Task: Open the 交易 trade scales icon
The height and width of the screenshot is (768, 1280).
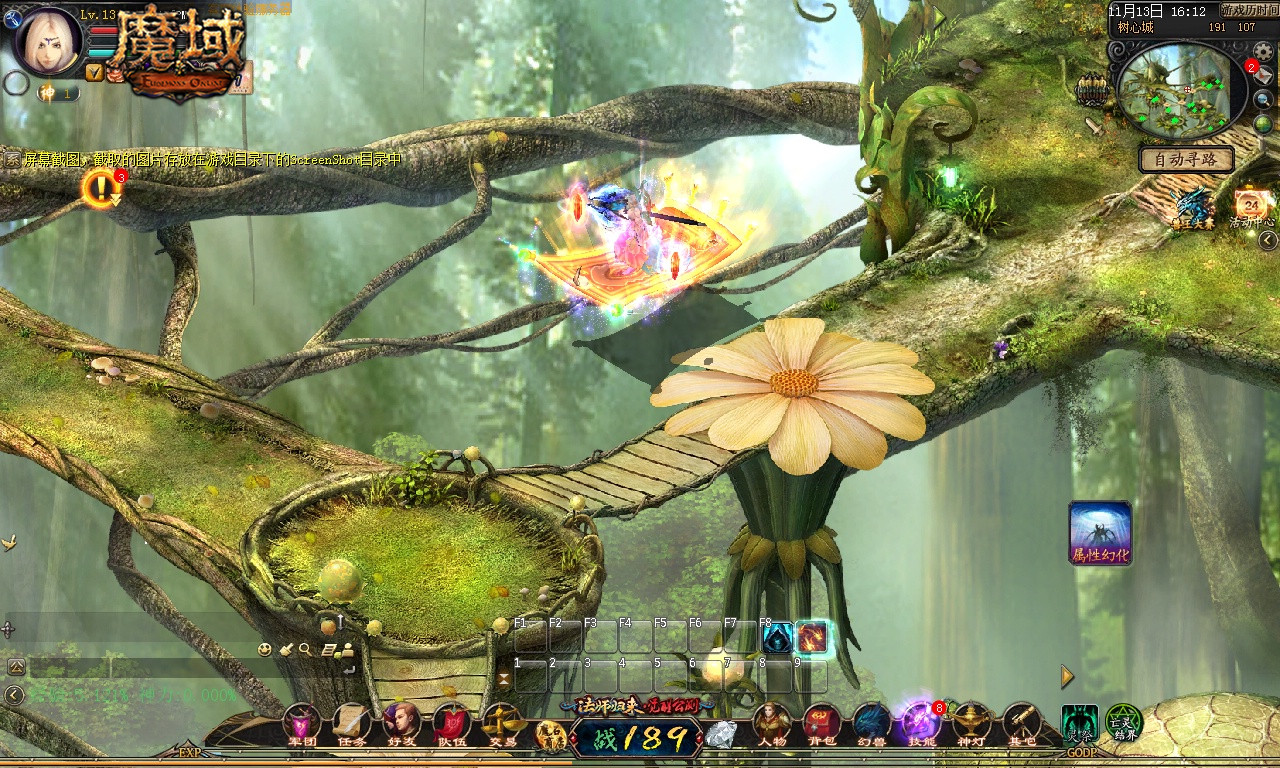Action: point(502,724)
